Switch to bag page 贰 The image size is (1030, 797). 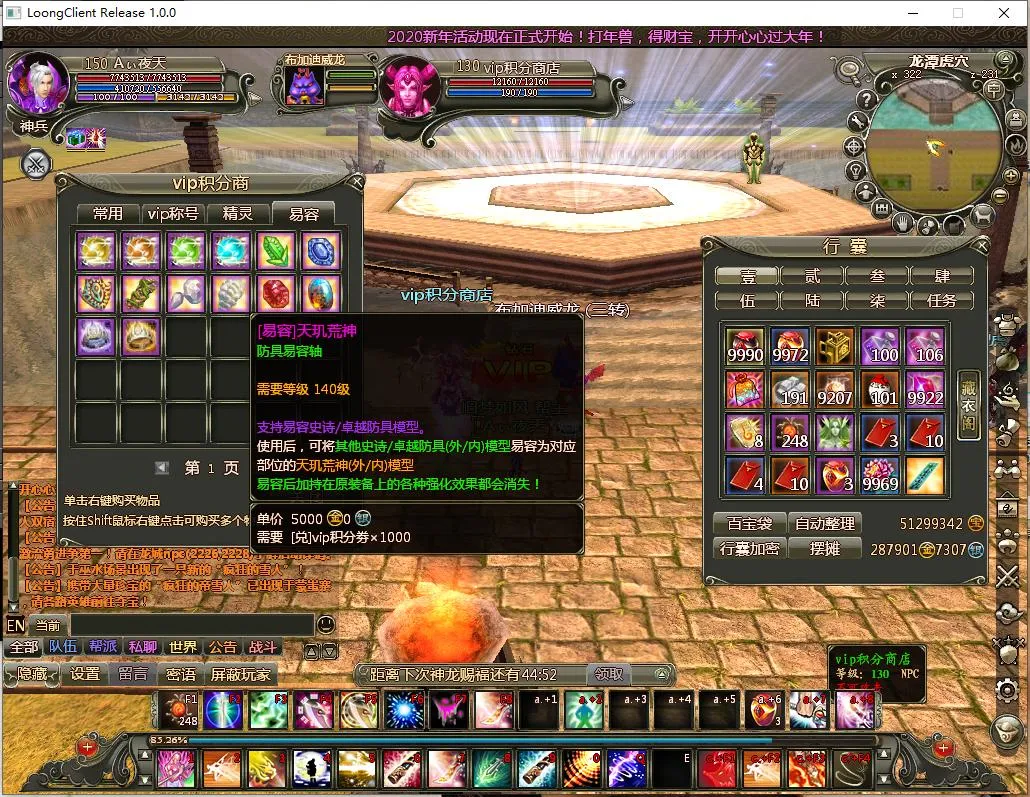[812, 276]
